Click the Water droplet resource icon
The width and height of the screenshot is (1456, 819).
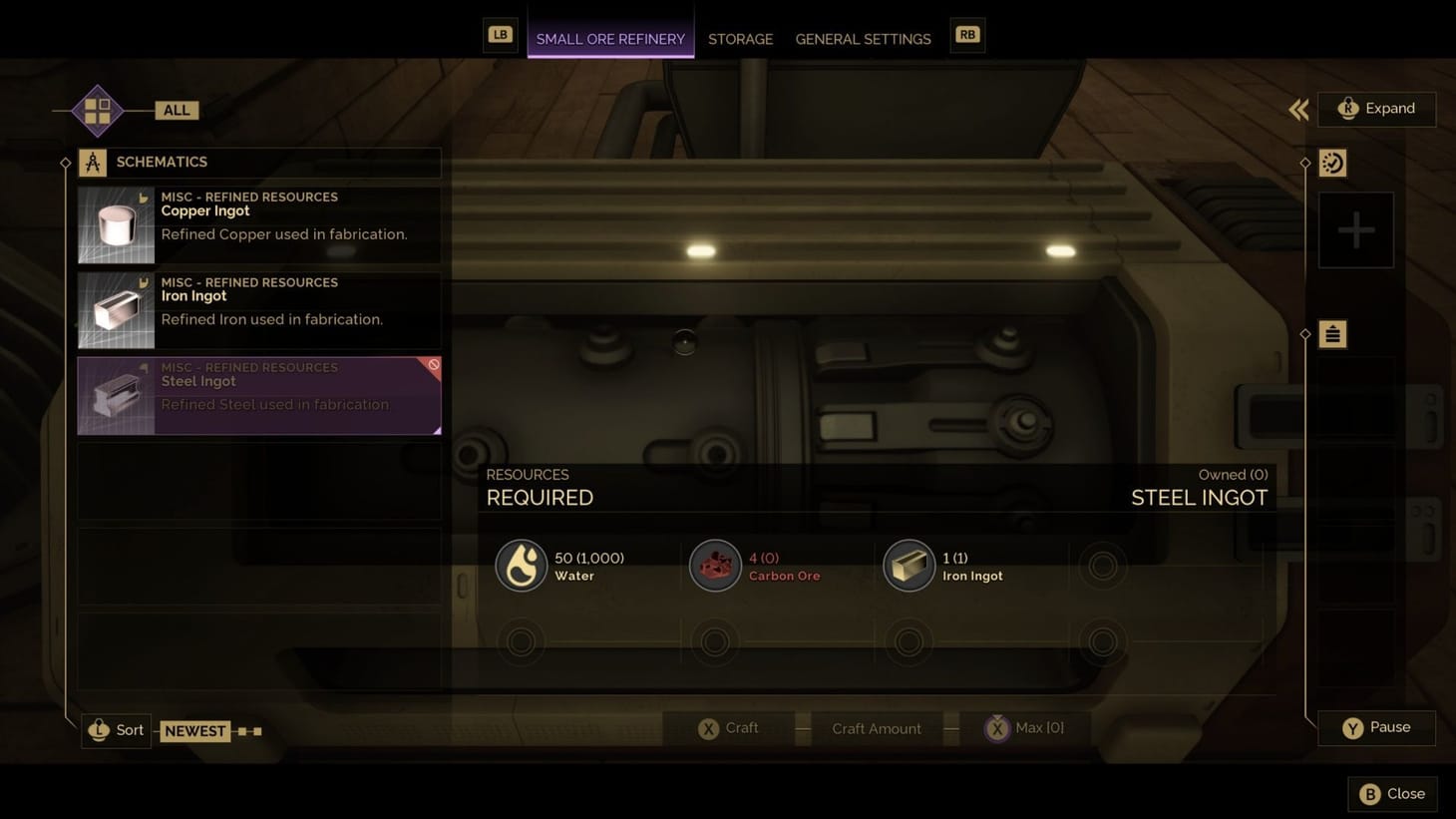[522, 565]
